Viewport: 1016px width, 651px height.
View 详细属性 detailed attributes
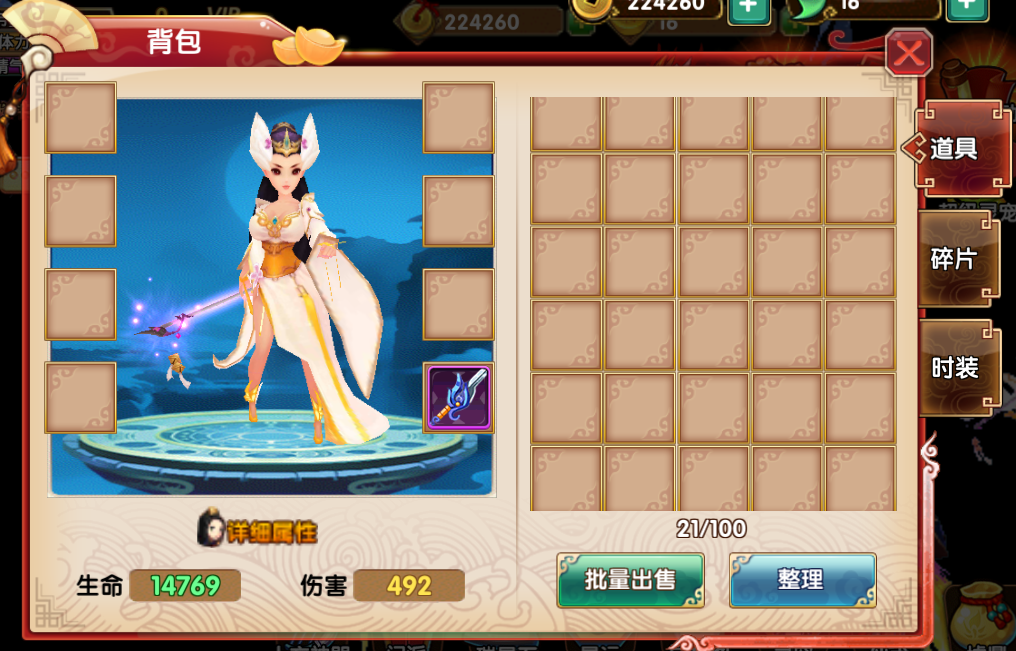pyautogui.click(x=258, y=531)
